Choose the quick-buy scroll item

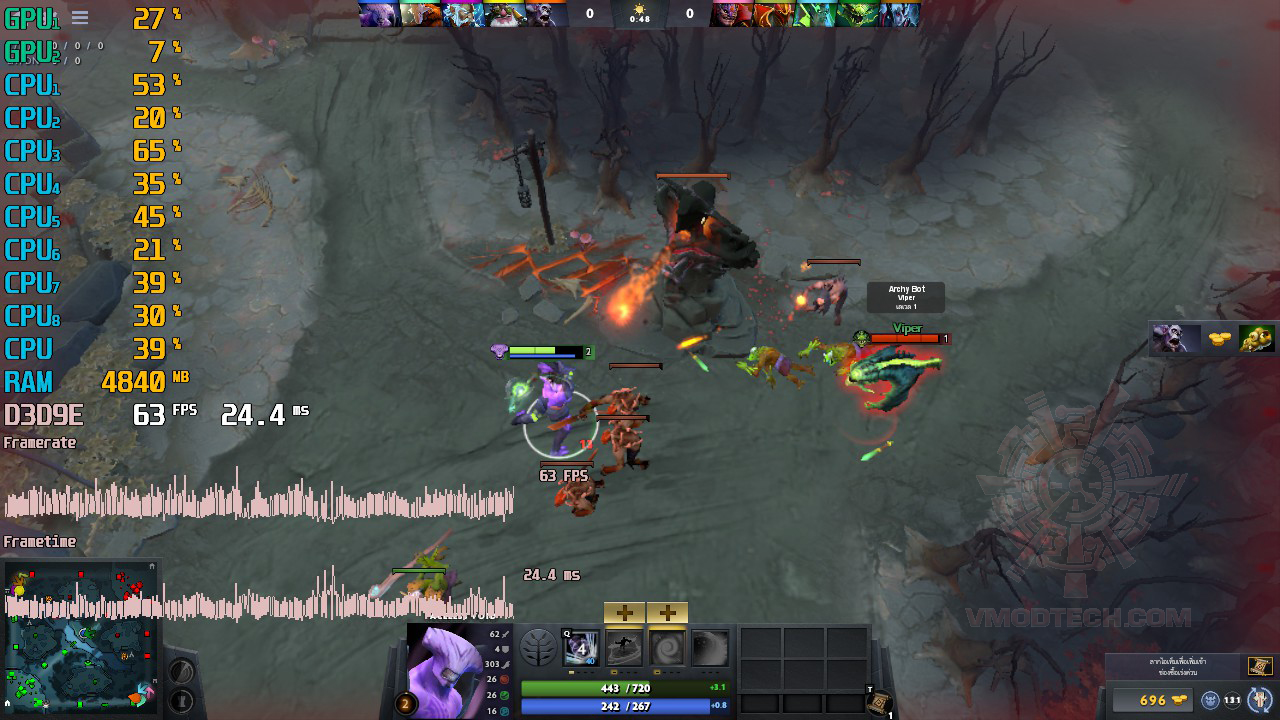pos(1259,666)
